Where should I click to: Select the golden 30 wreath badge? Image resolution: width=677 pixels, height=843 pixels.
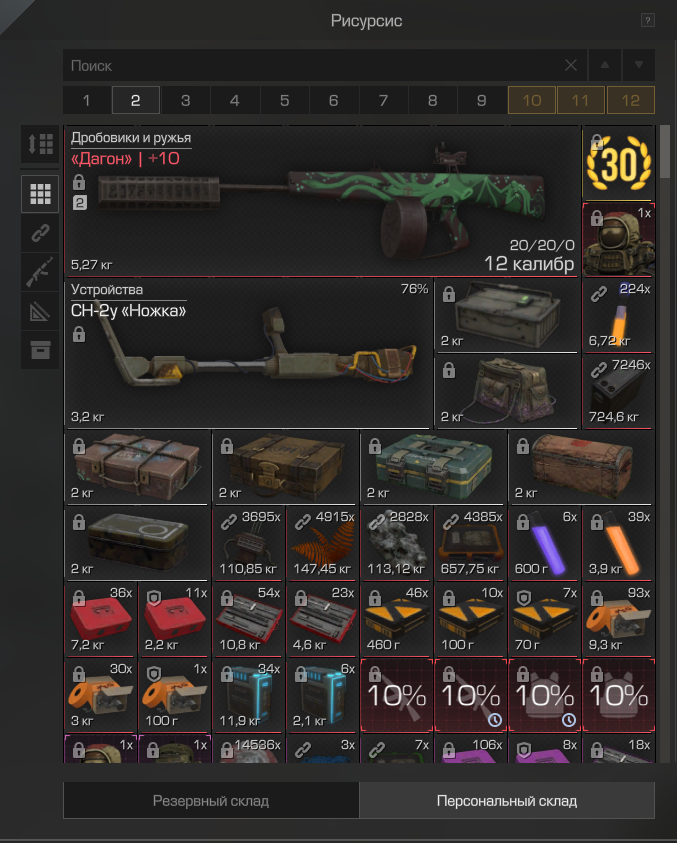point(618,163)
